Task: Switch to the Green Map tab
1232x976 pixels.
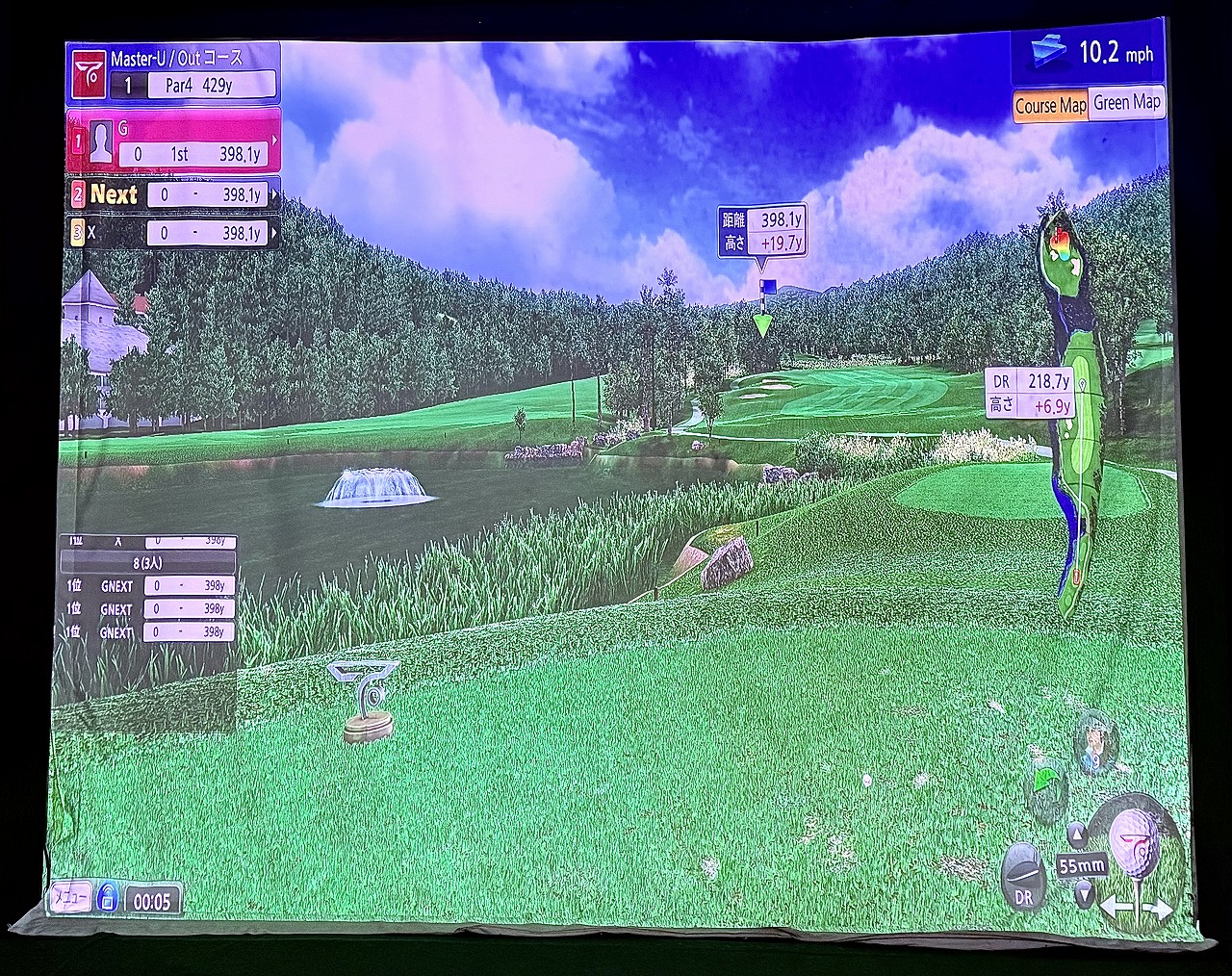Action: (x=1126, y=102)
